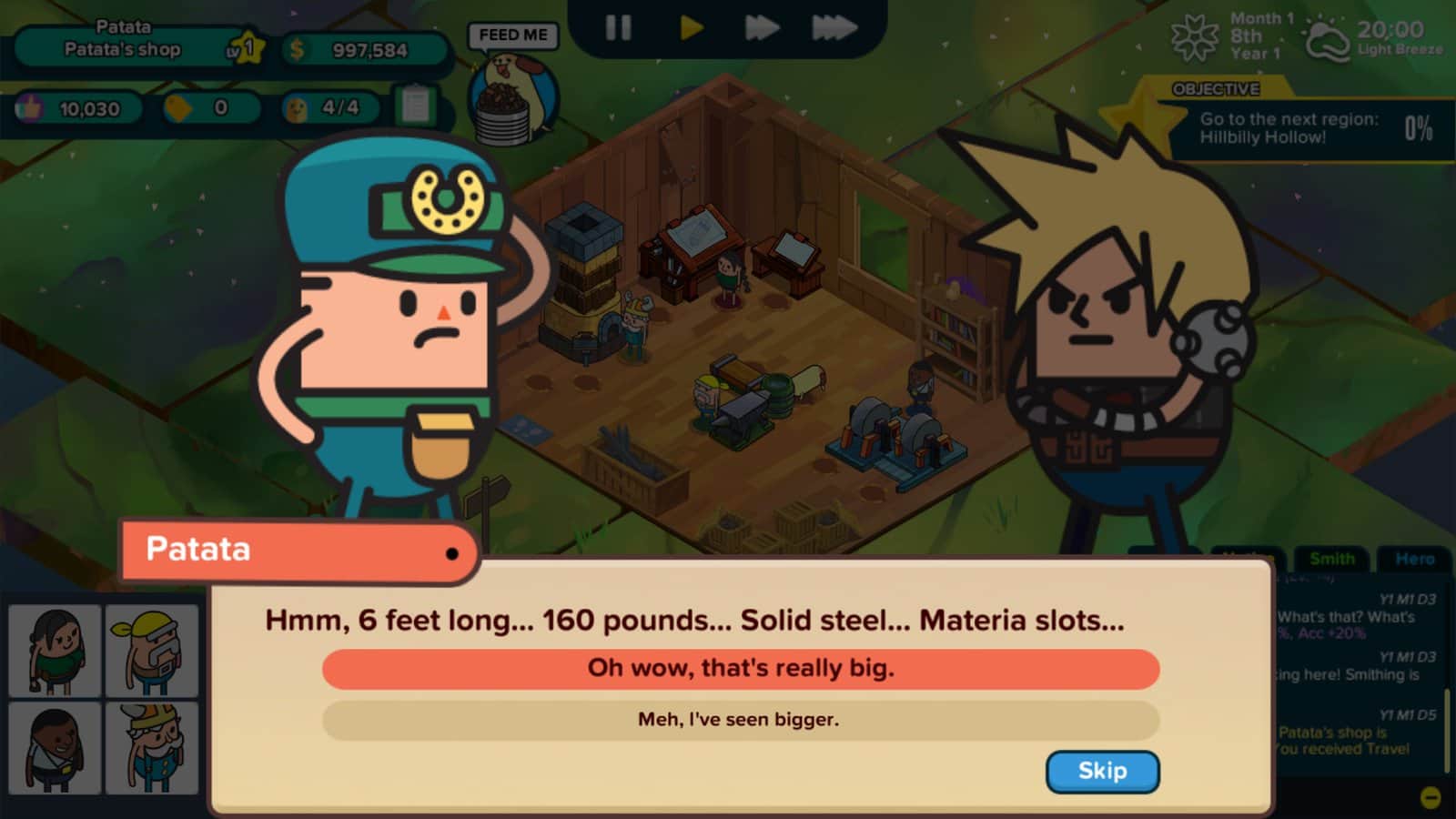Screen dimensions: 1456x819
Task: Skip the dialogue
Action: 1102,772
